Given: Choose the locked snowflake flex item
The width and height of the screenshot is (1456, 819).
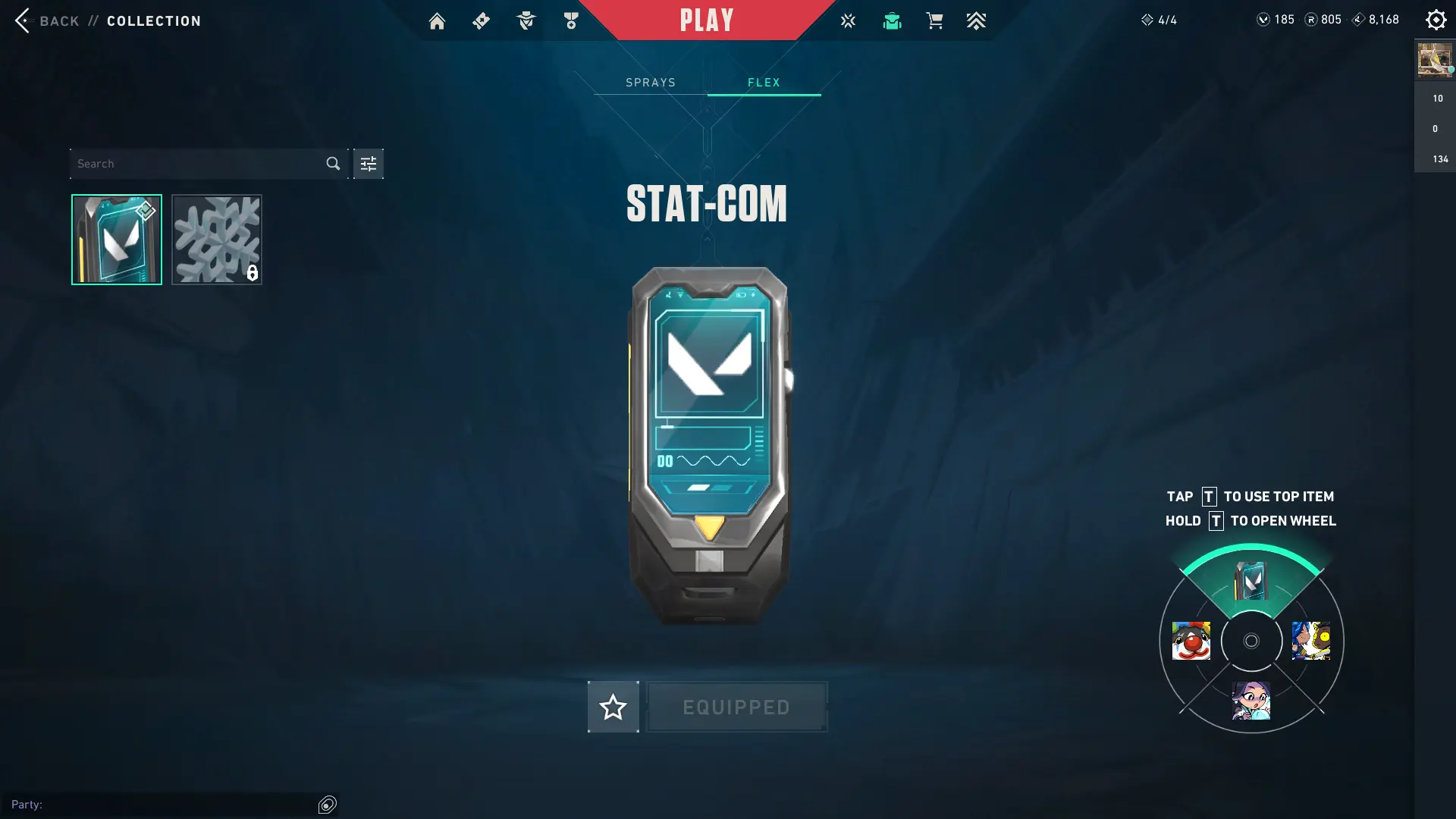Looking at the screenshot, I should [217, 240].
